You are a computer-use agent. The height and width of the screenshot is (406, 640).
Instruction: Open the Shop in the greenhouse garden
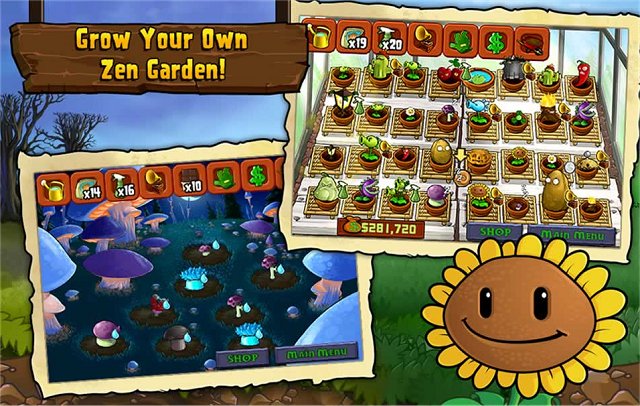click(490, 231)
